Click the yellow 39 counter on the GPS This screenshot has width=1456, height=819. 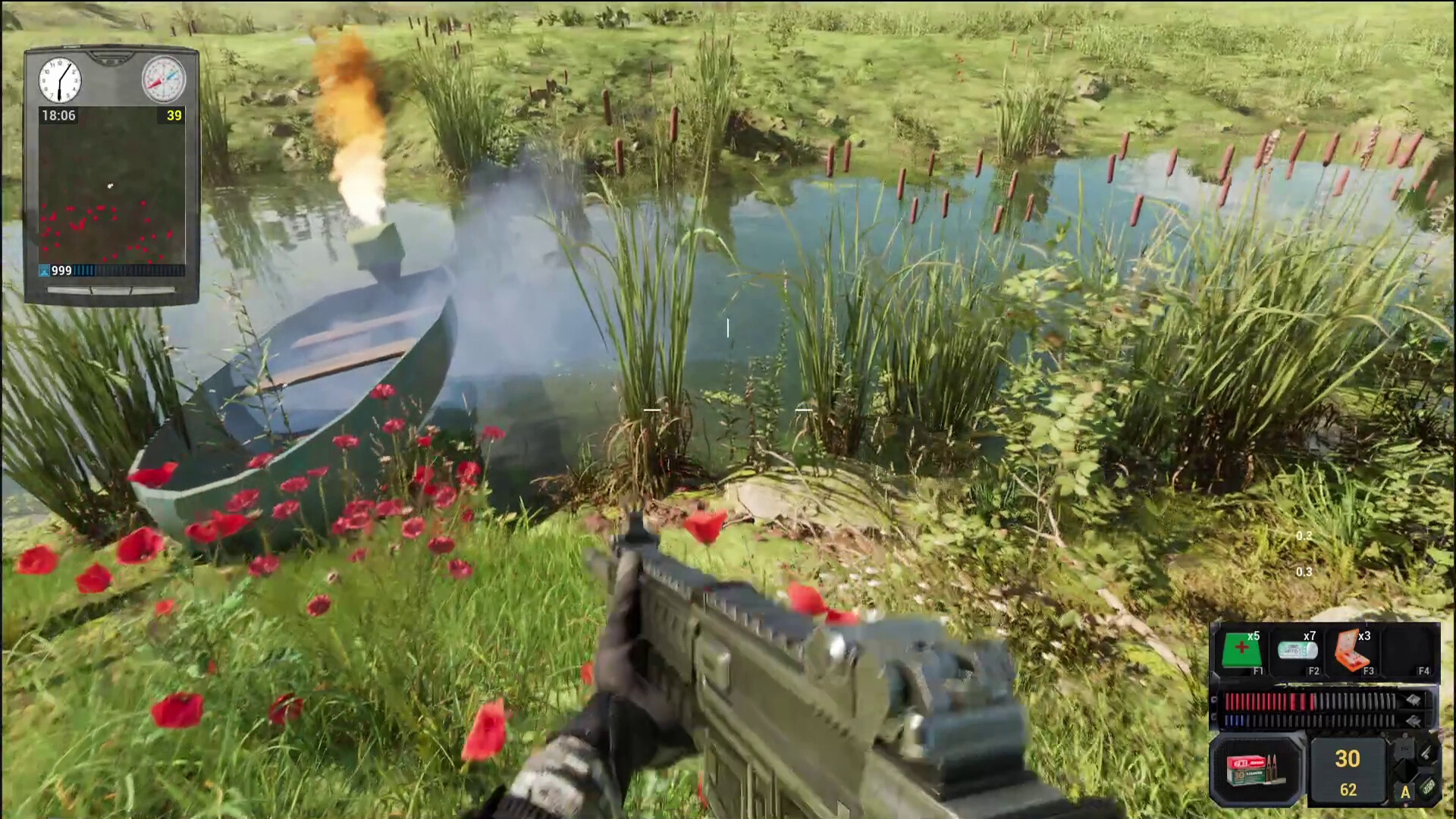[x=173, y=115]
